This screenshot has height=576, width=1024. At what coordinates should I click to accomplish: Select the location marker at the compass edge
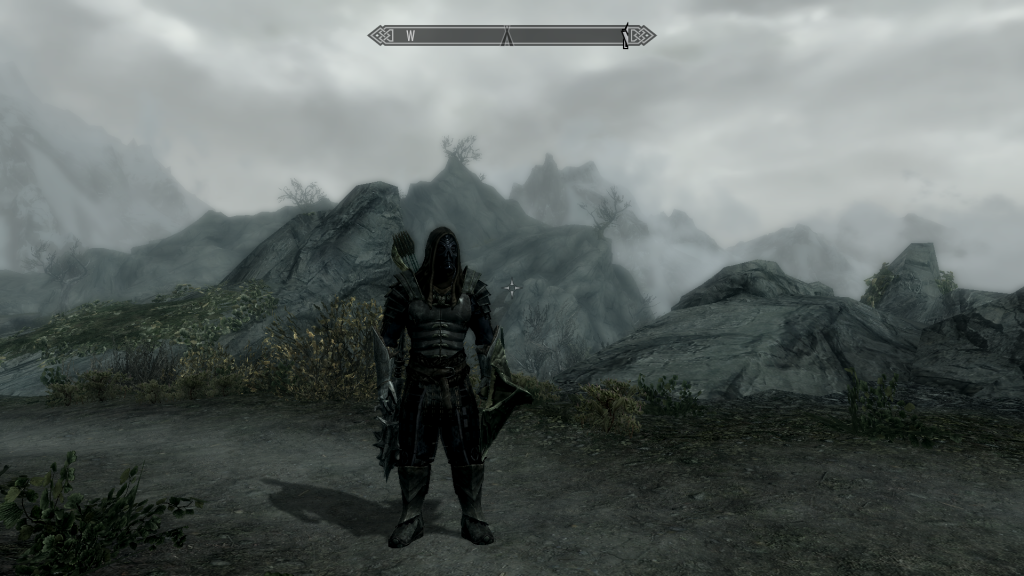626,36
